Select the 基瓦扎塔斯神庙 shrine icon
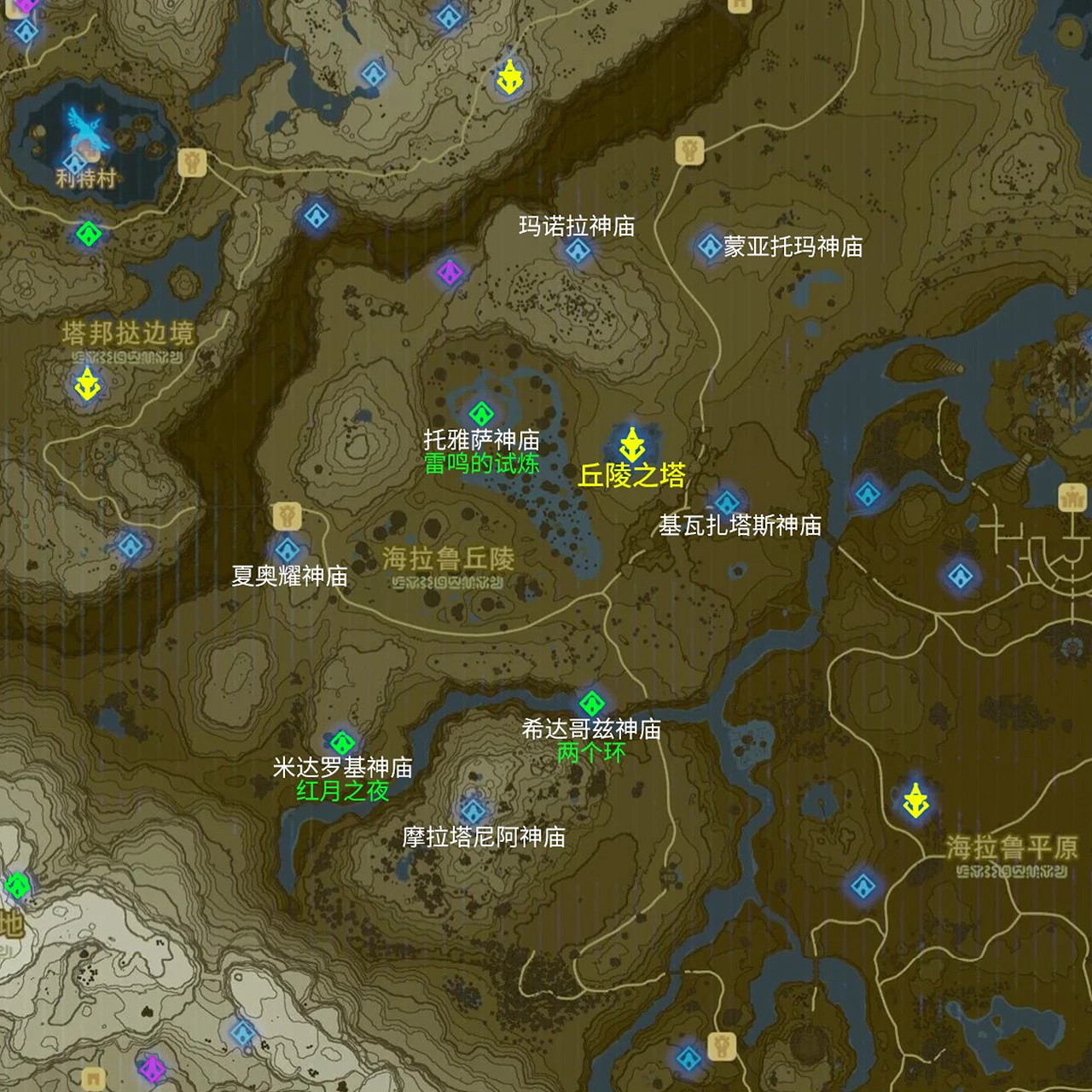The image size is (1092, 1092). [726, 500]
